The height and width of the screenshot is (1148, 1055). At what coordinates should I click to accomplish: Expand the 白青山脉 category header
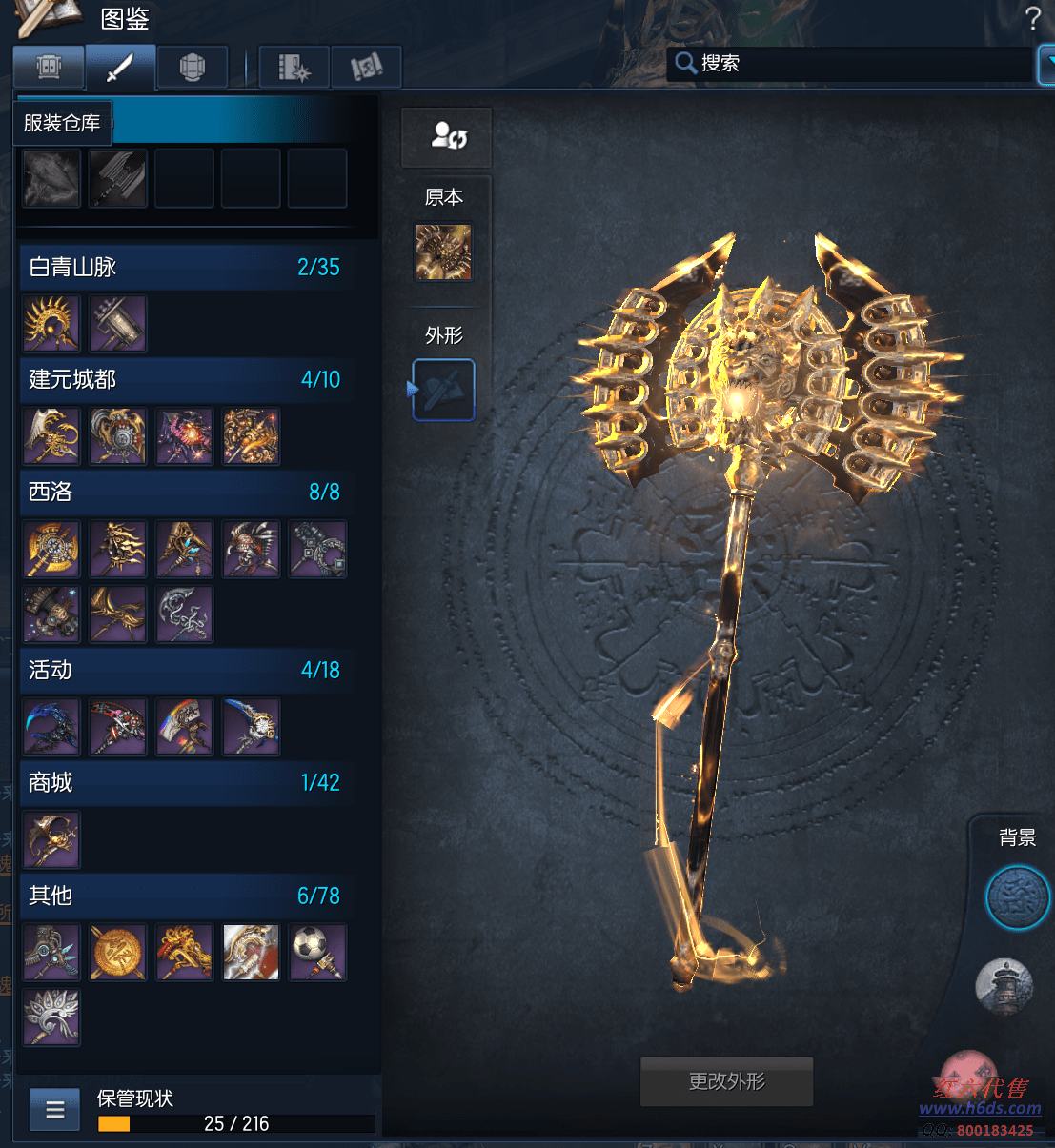coord(186,267)
